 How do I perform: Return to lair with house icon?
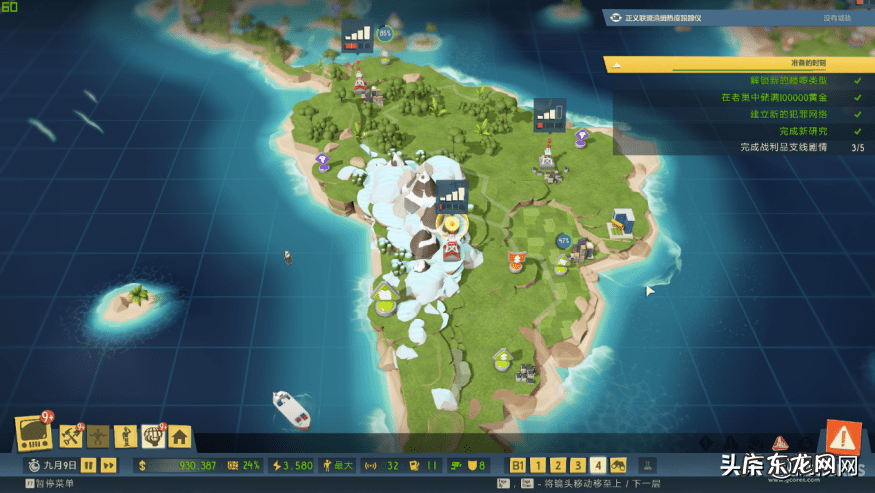(180, 435)
